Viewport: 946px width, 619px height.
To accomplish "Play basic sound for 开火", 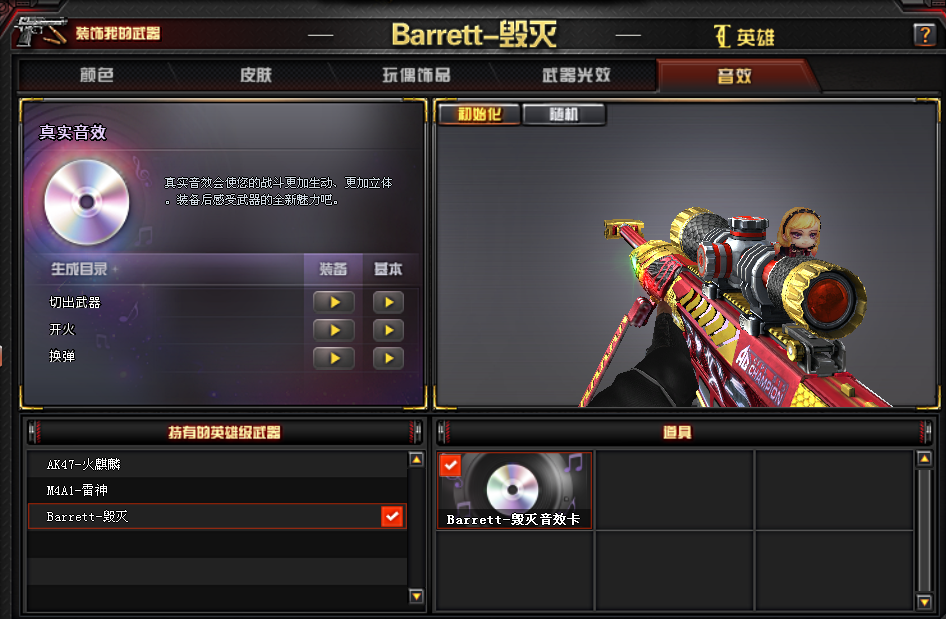I will tap(388, 330).
